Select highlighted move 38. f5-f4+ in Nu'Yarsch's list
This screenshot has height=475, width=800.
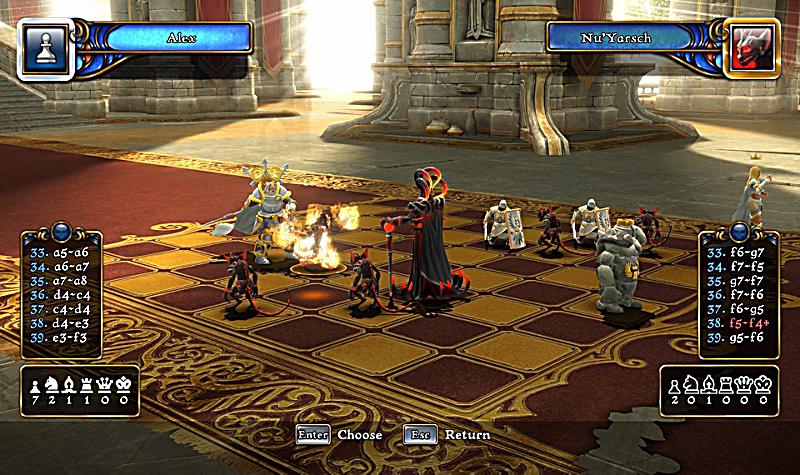pyautogui.click(x=737, y=324)
